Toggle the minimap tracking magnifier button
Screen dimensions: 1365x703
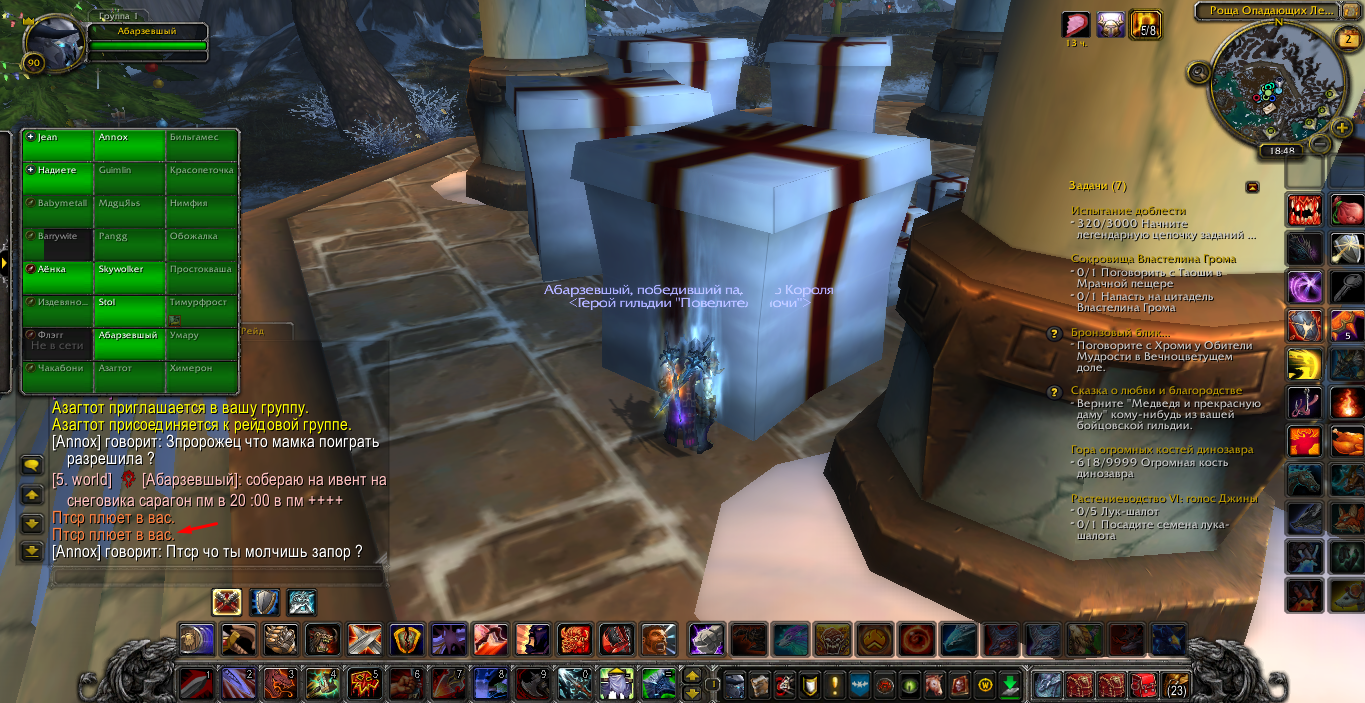coord(1199,73)
